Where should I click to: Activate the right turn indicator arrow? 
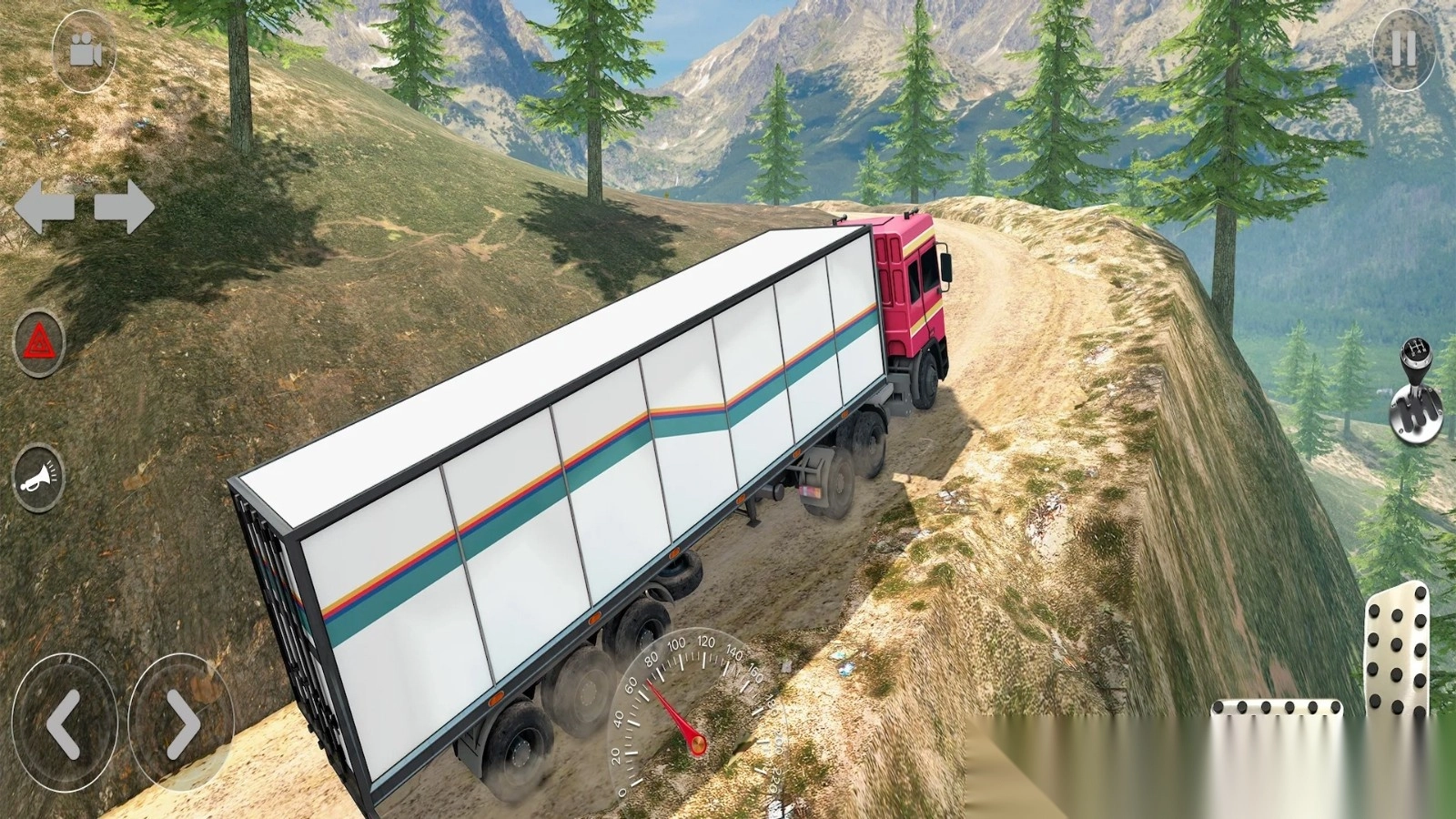coord(124,207)
